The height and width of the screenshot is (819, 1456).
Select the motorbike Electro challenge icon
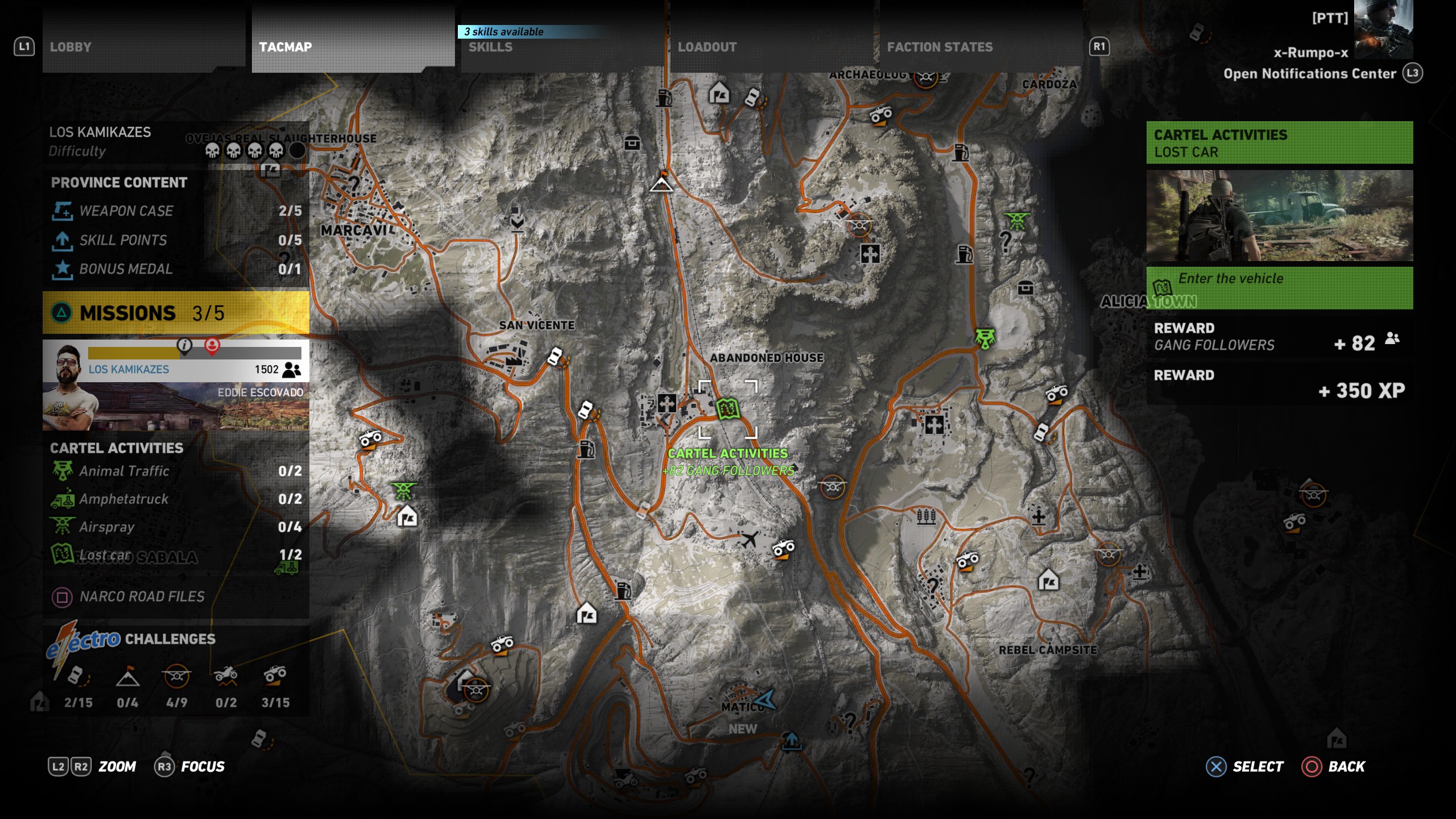226,676
